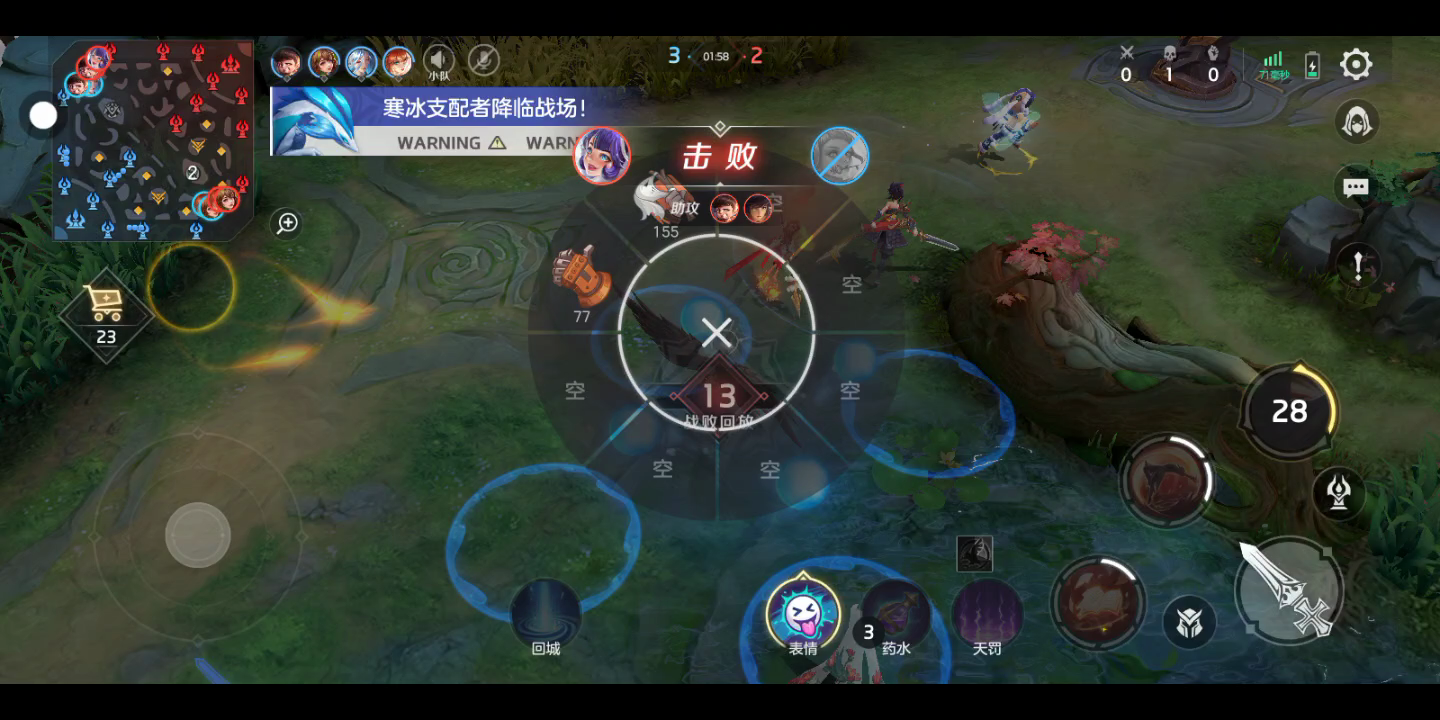Cast the 天罚 summoner spell
Image resolution: width=1440 pixels, height=720 pixels.
[987, 613]
